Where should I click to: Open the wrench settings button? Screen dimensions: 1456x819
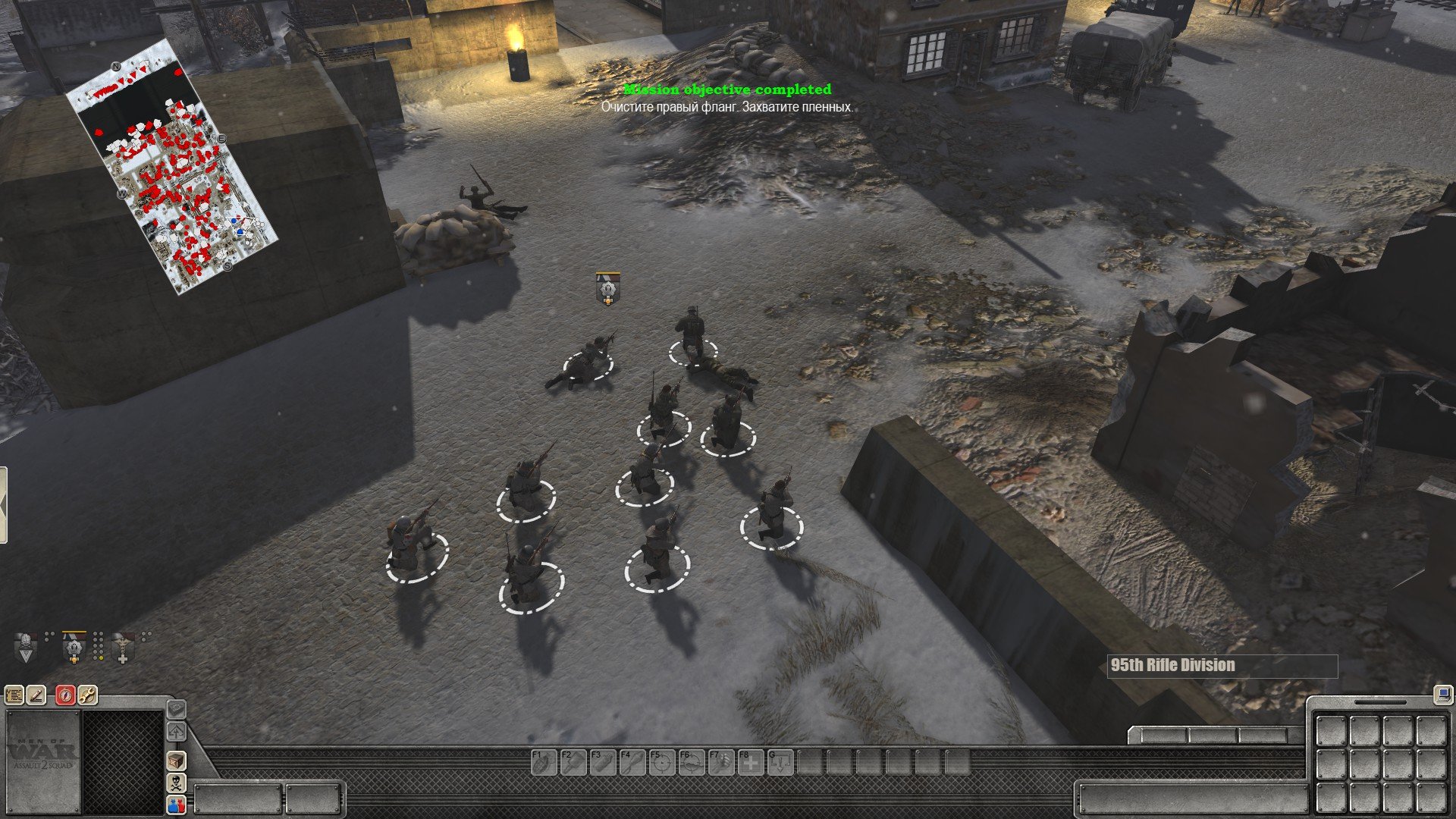[x=87, y=694]
